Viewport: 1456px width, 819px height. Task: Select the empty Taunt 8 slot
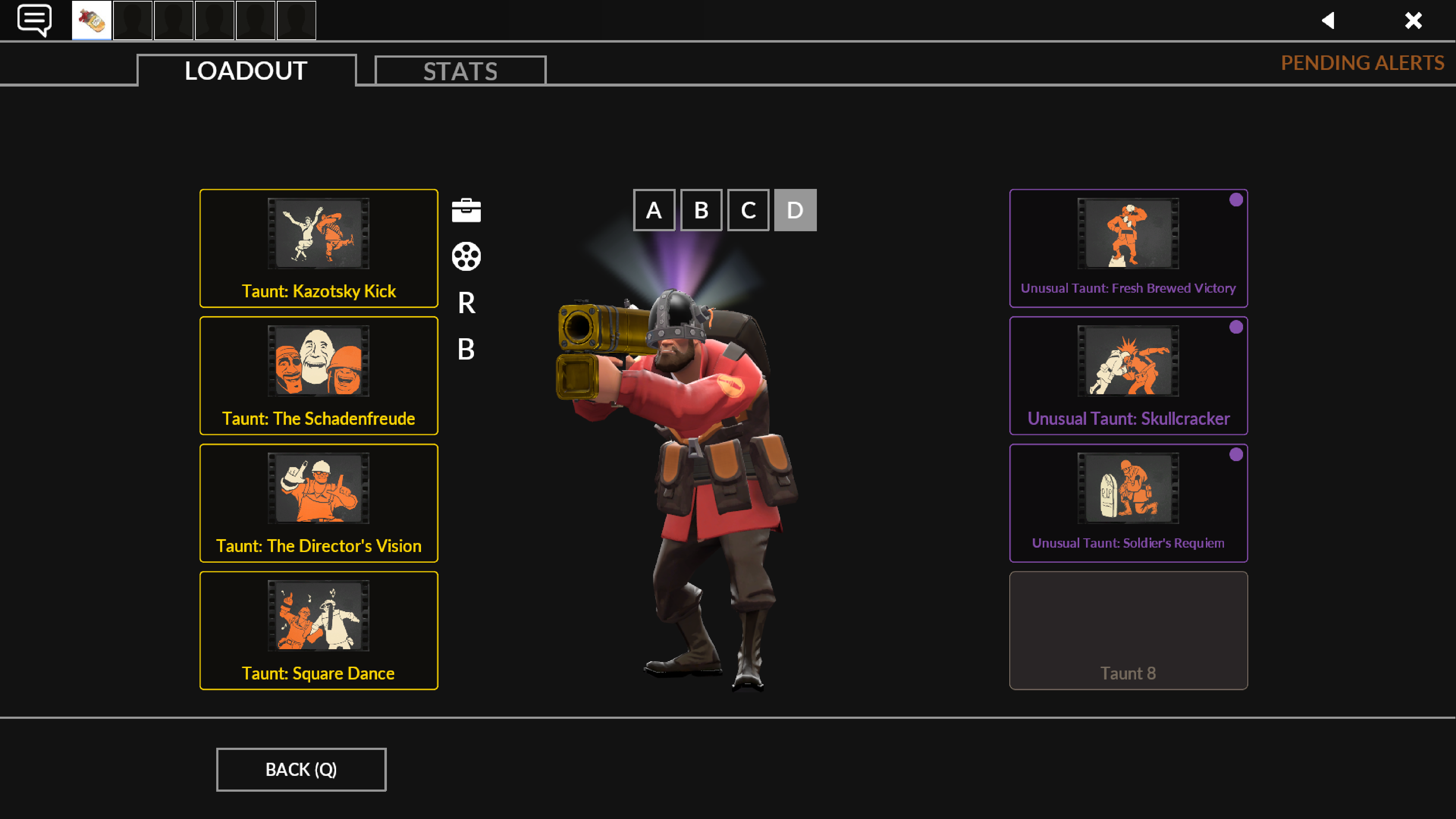[1128, 630]
